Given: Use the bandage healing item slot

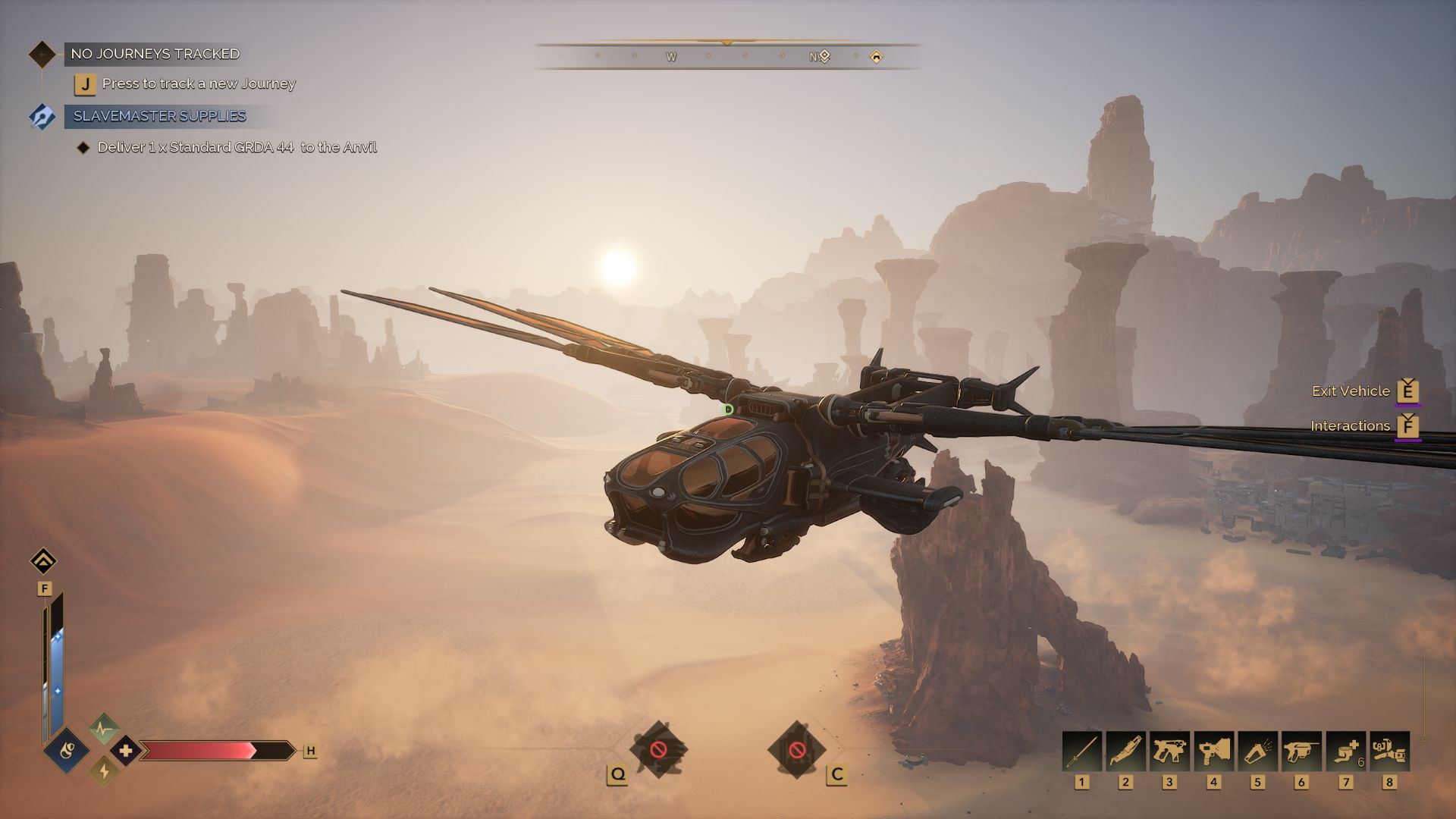Looking at the screenshot, I should (x=1345, y=751).
